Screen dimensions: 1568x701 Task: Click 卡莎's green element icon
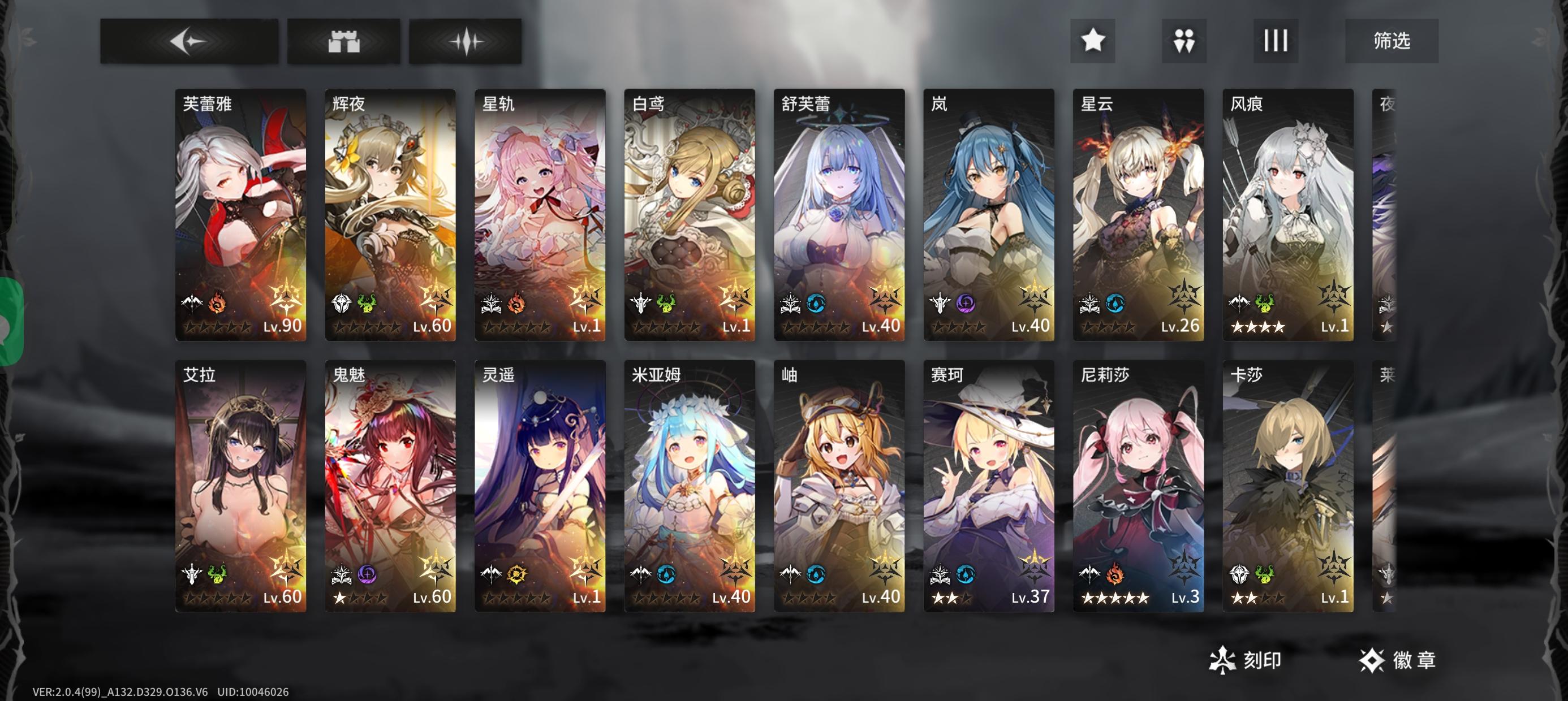[1265, 575]
